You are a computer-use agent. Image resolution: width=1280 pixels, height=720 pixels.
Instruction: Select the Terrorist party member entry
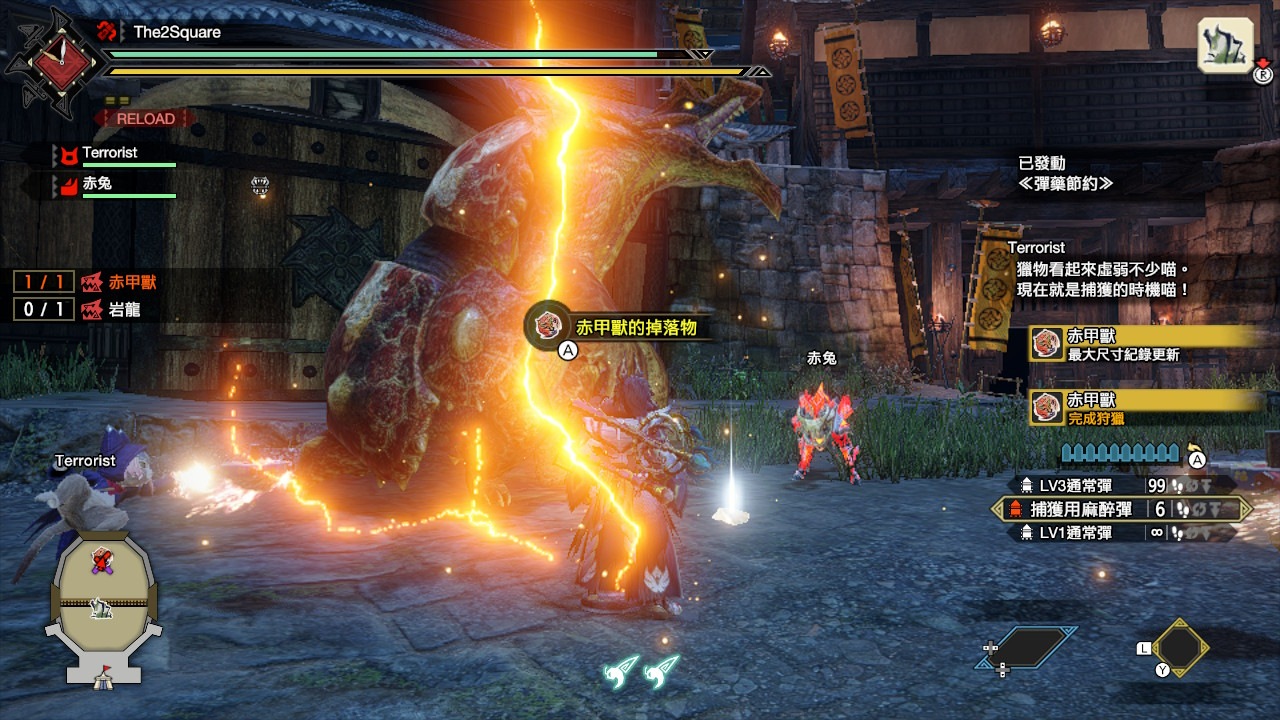[x=110, y=154]
